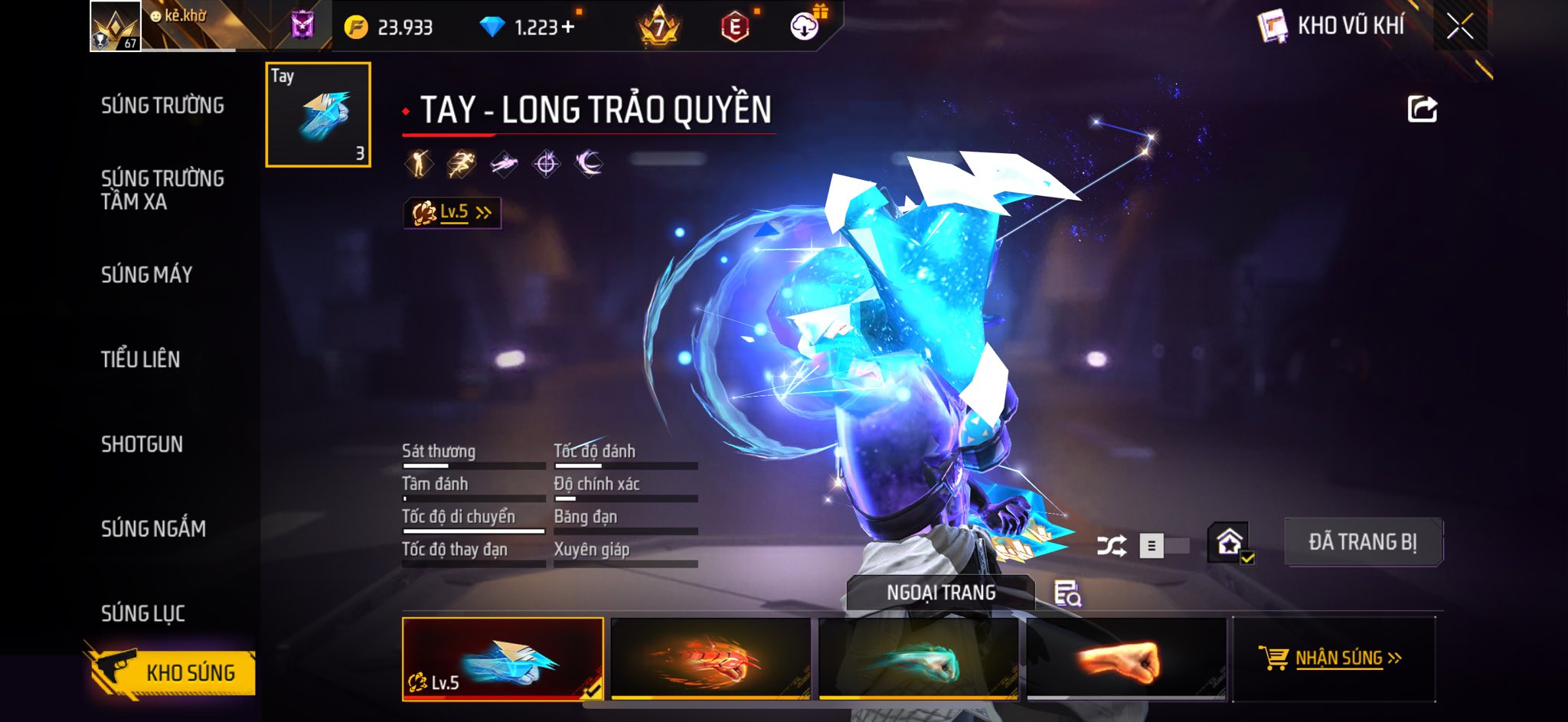Screen dimensions: 1568x722
Task: Select the default orange fist skin
Action: (x=1126, y=658)
